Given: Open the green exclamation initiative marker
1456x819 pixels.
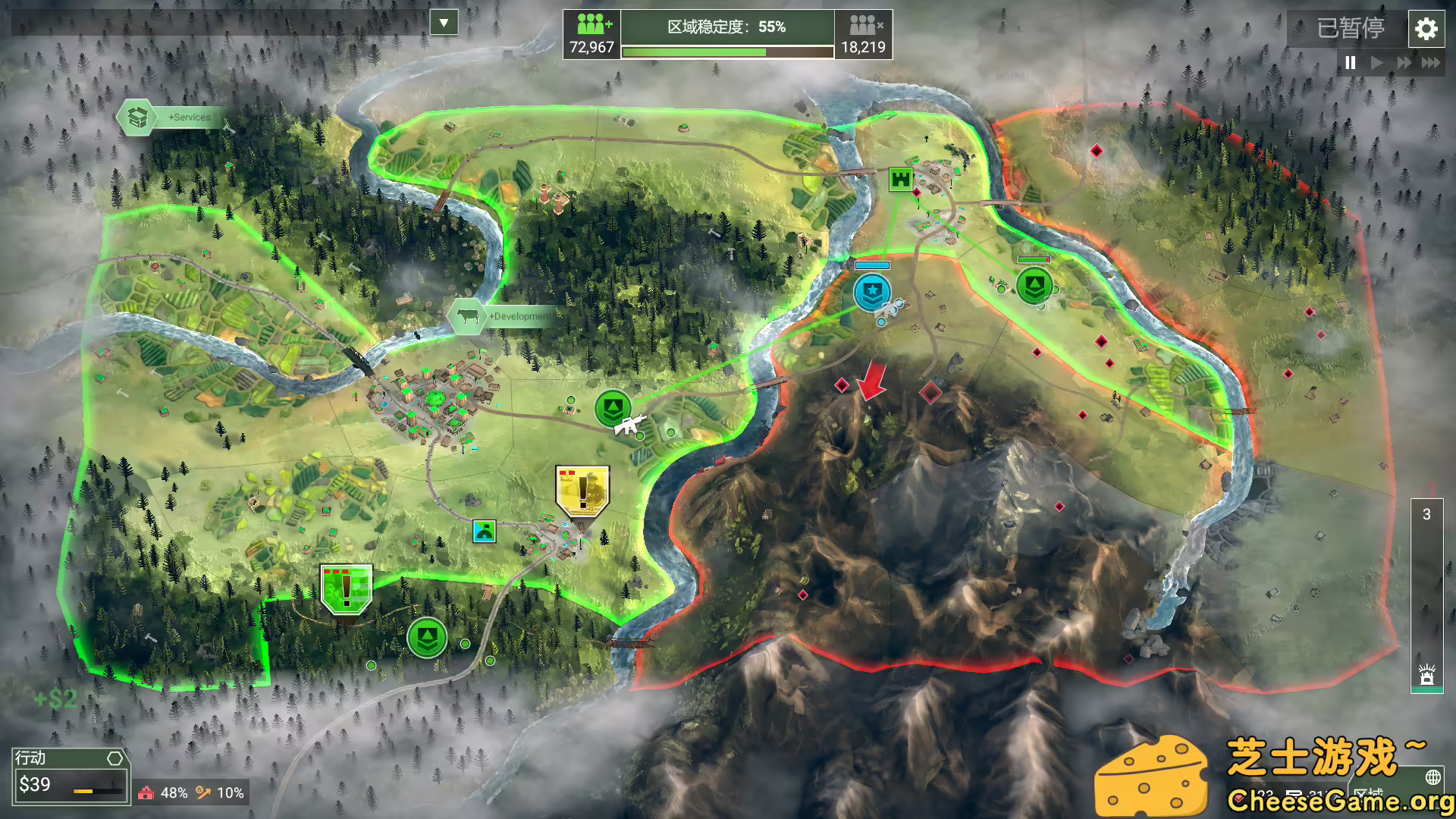Looking at the screenshot, I should (346, 588).
